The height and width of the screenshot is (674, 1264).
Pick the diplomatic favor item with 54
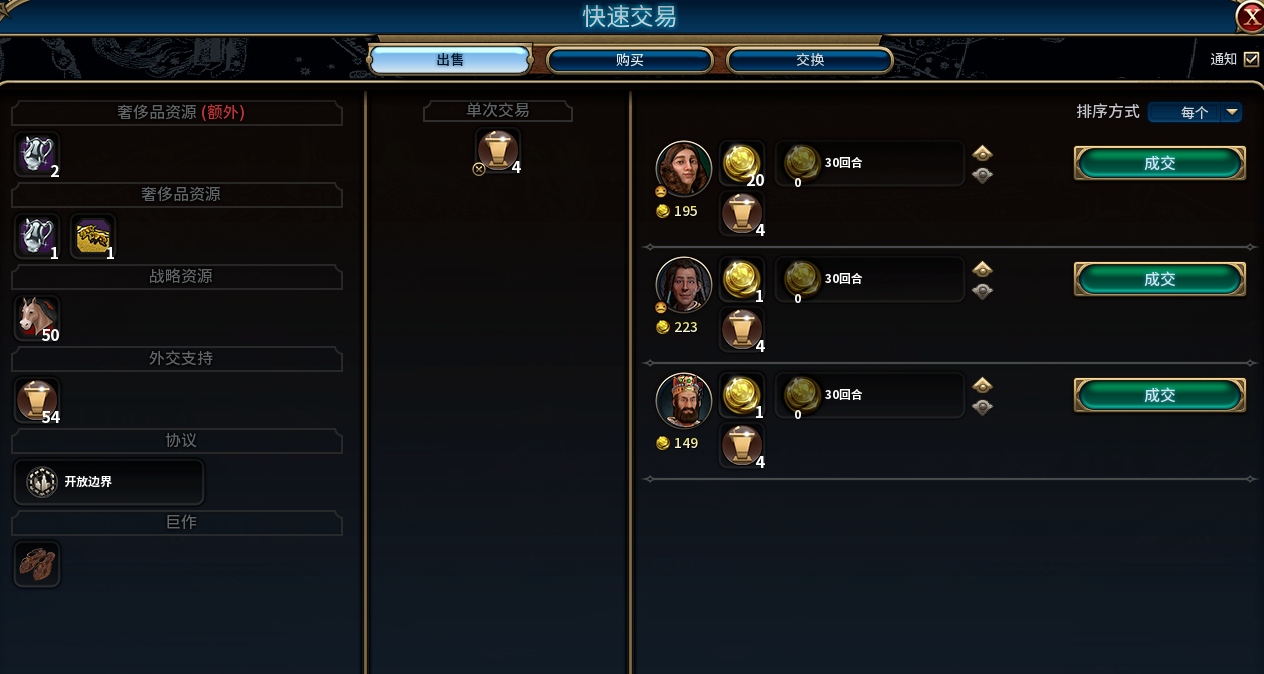37,400
